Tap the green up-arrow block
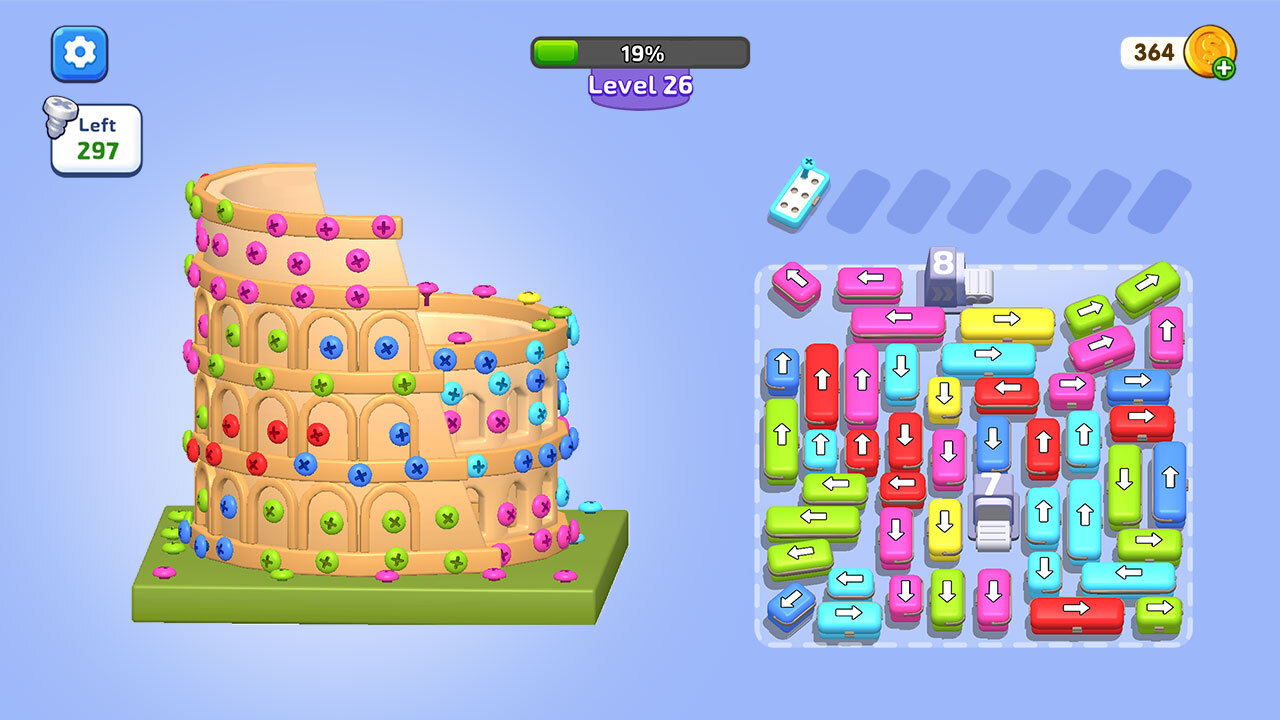 point(782,436)
